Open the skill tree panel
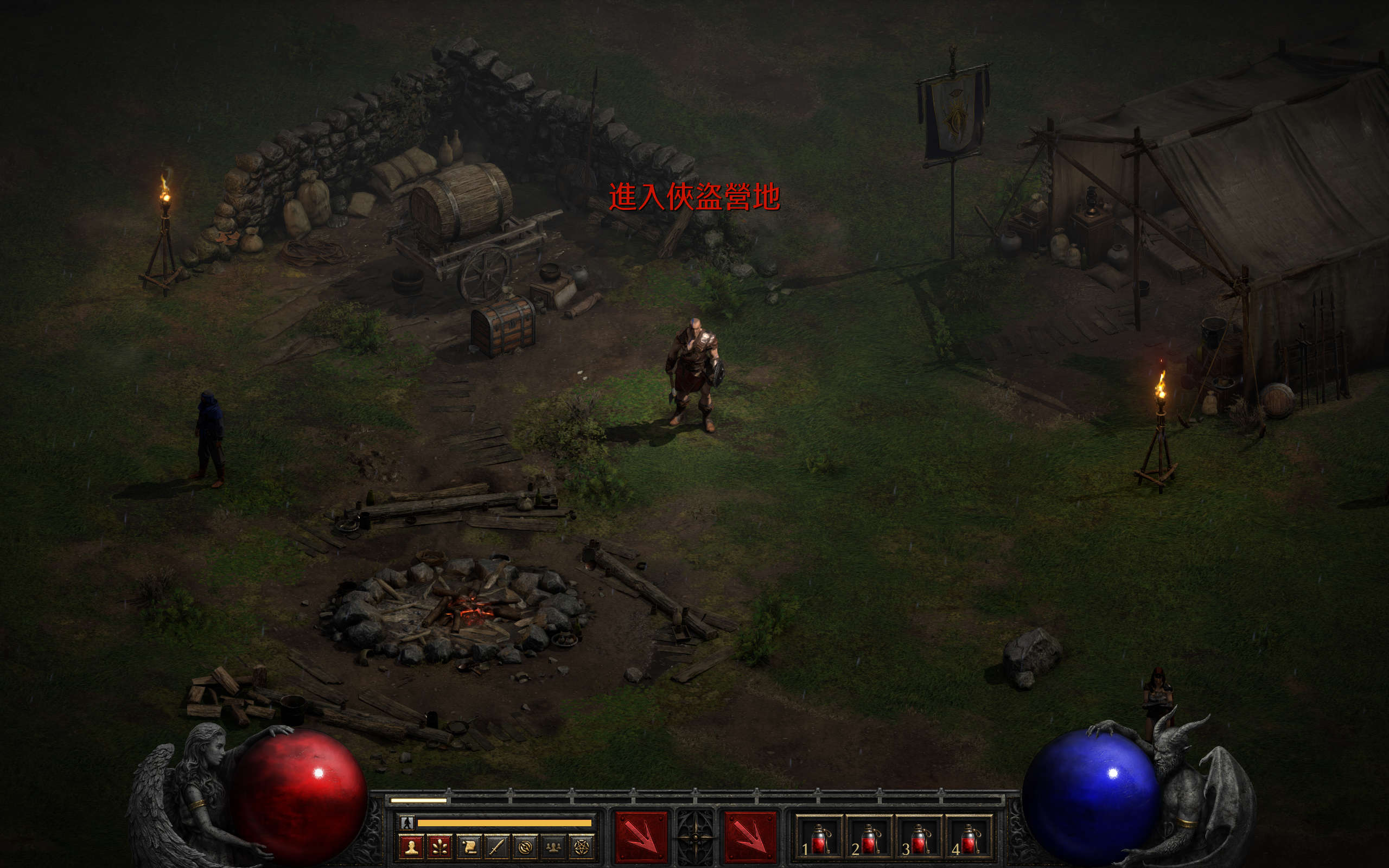The height and width of the screenshot is (868, 1389). point(439,847)
